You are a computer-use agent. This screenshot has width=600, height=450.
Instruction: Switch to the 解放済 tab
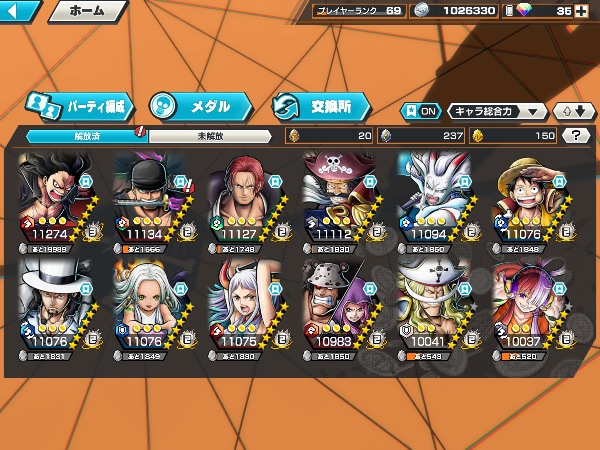click(x=82, y=135)
